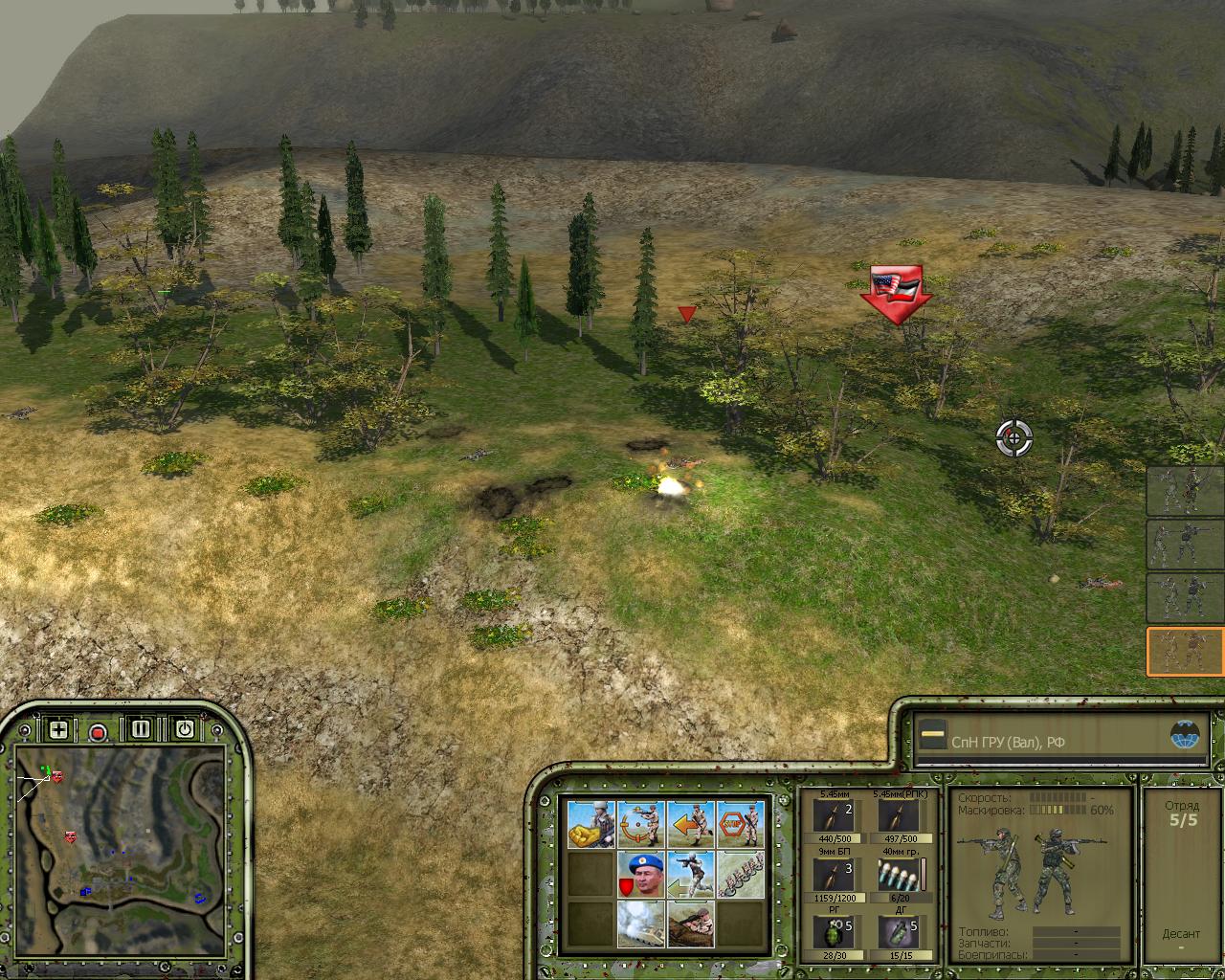Choose the line formation command icon

(741, 875)
